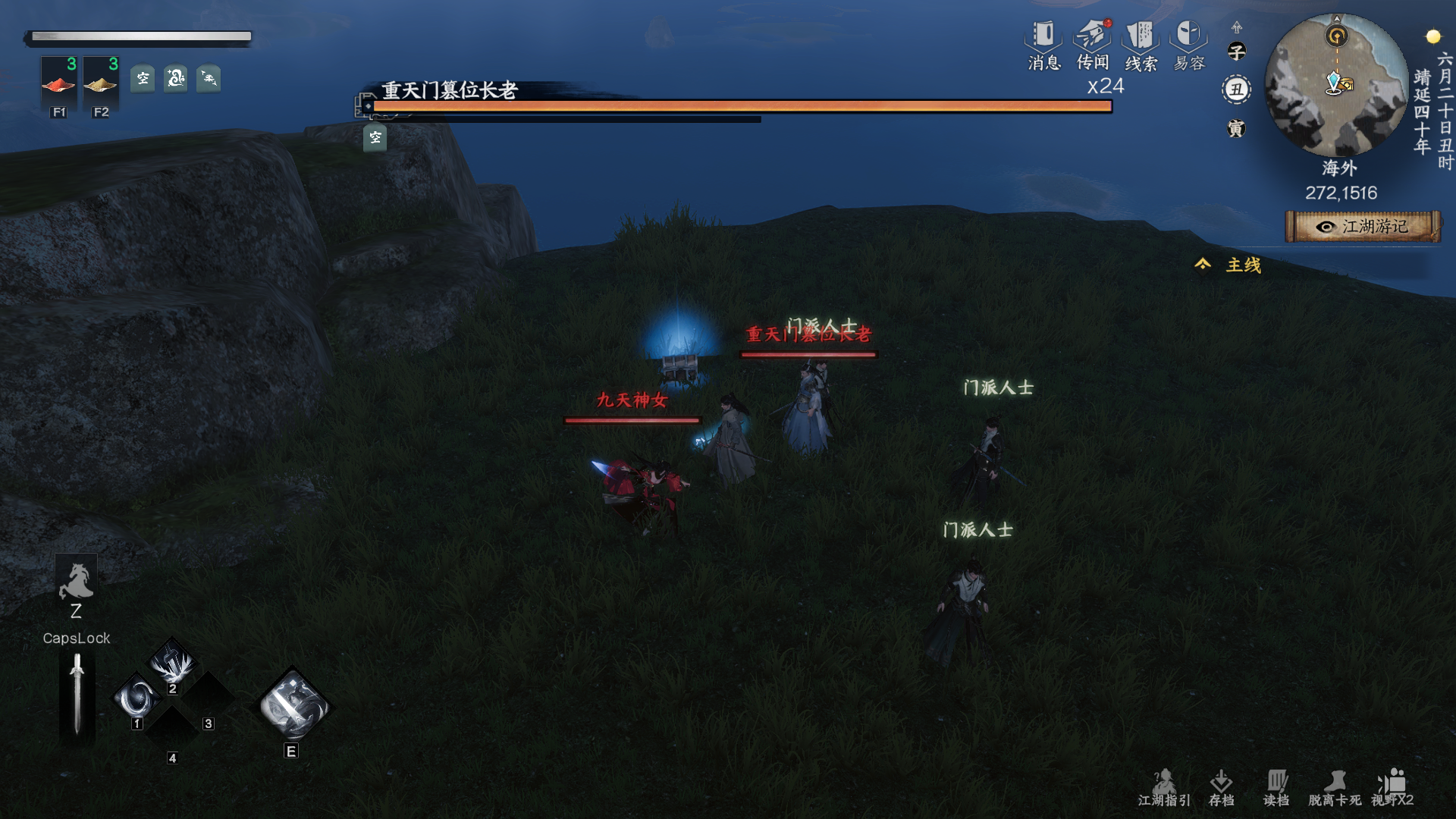Click the 存档 save button
The image size is (1456, 819).
[x=1221, y=788]
